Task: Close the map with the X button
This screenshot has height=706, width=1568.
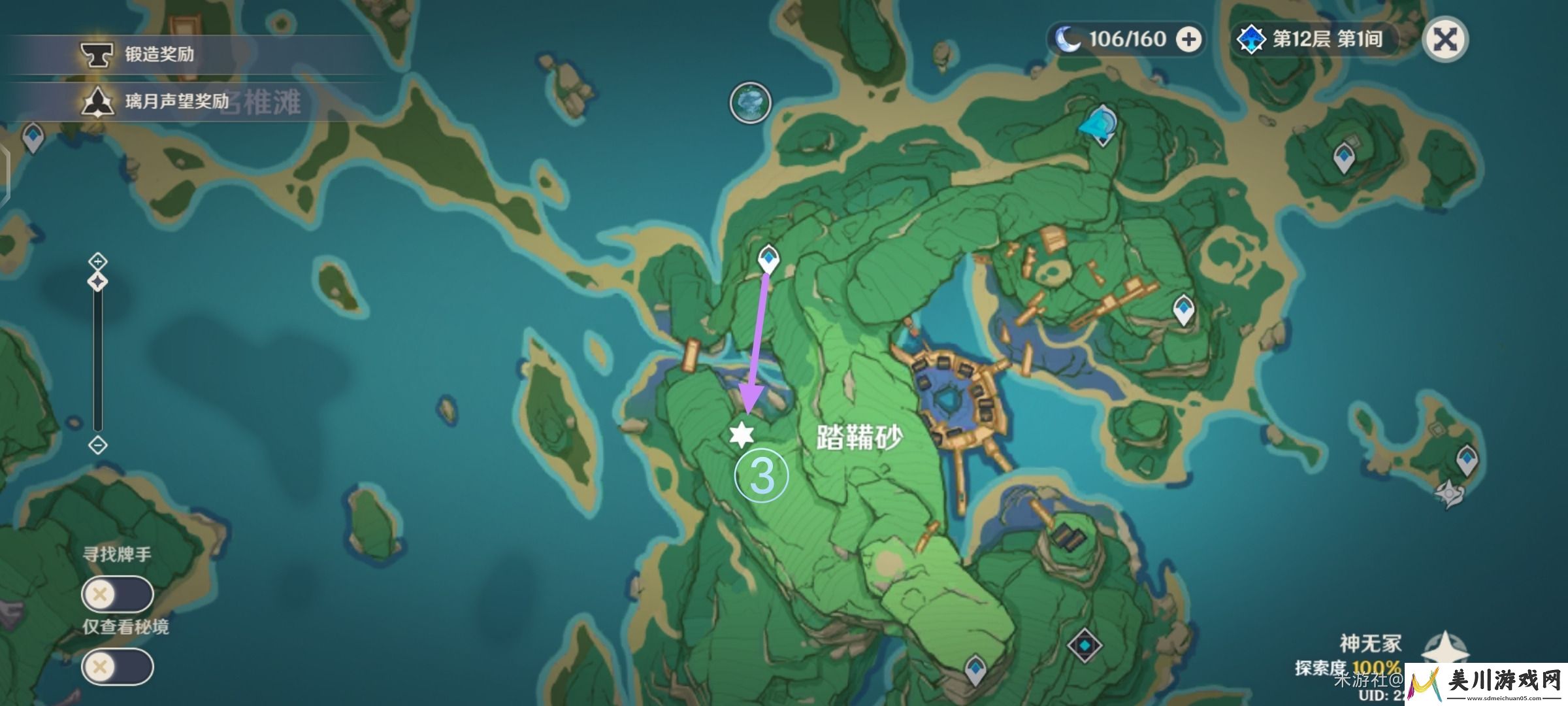Action: (x=1445, y=40)
